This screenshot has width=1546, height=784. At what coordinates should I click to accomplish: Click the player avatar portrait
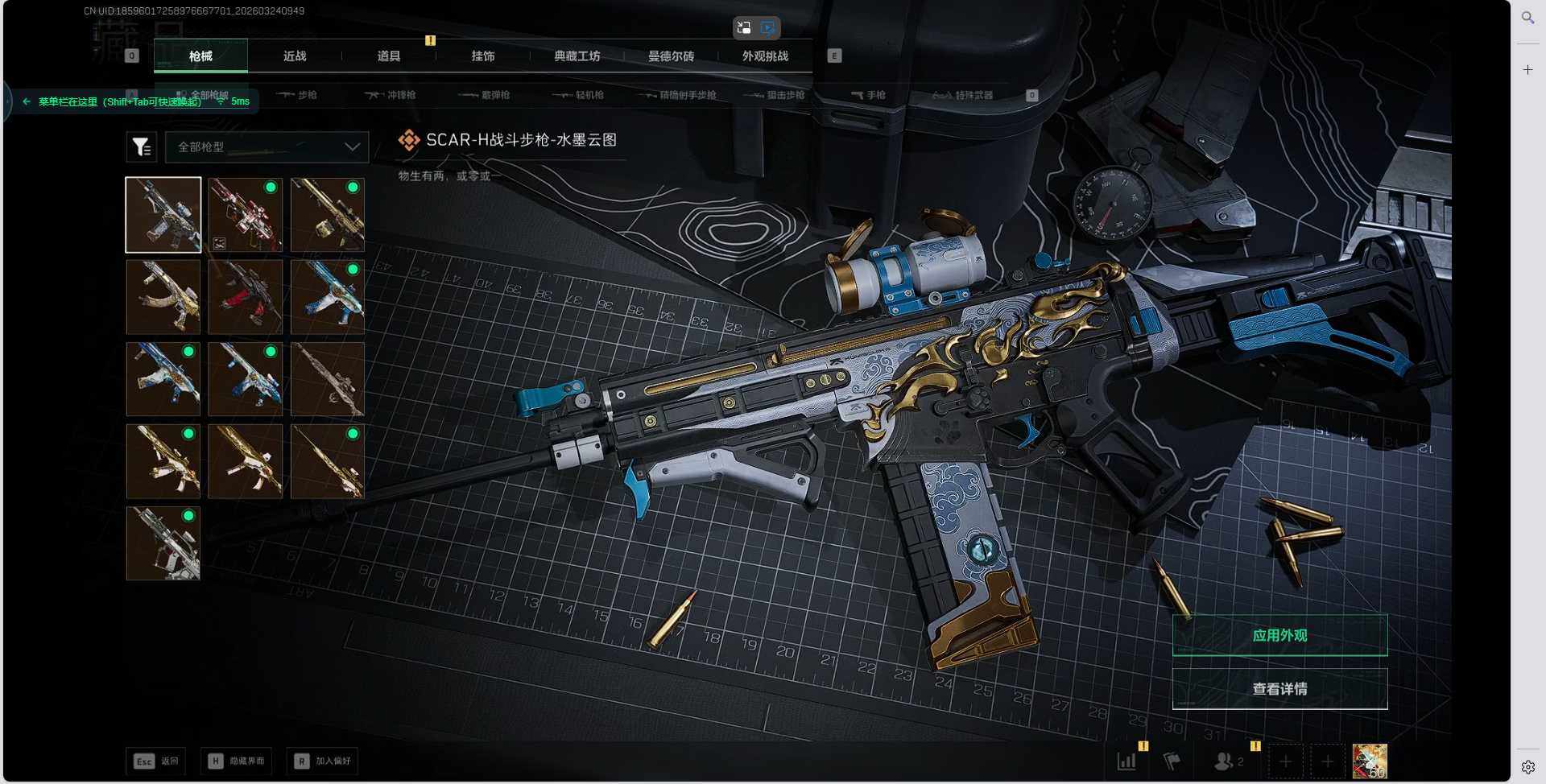click(1370, 761)
